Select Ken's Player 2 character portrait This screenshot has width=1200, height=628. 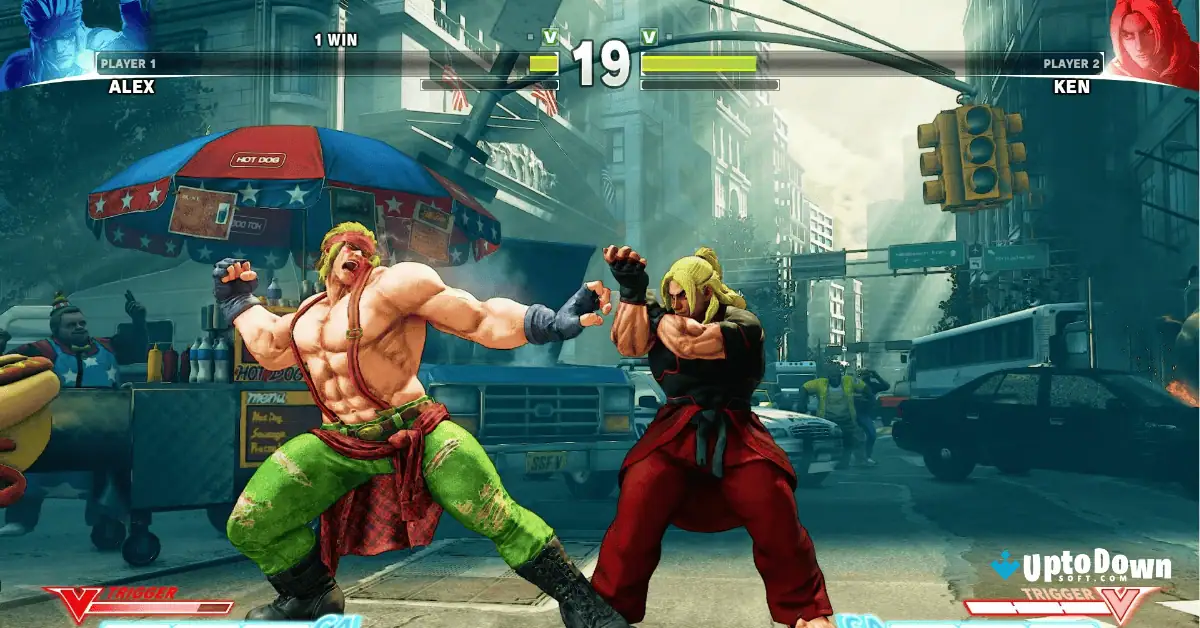point(1155,40)
